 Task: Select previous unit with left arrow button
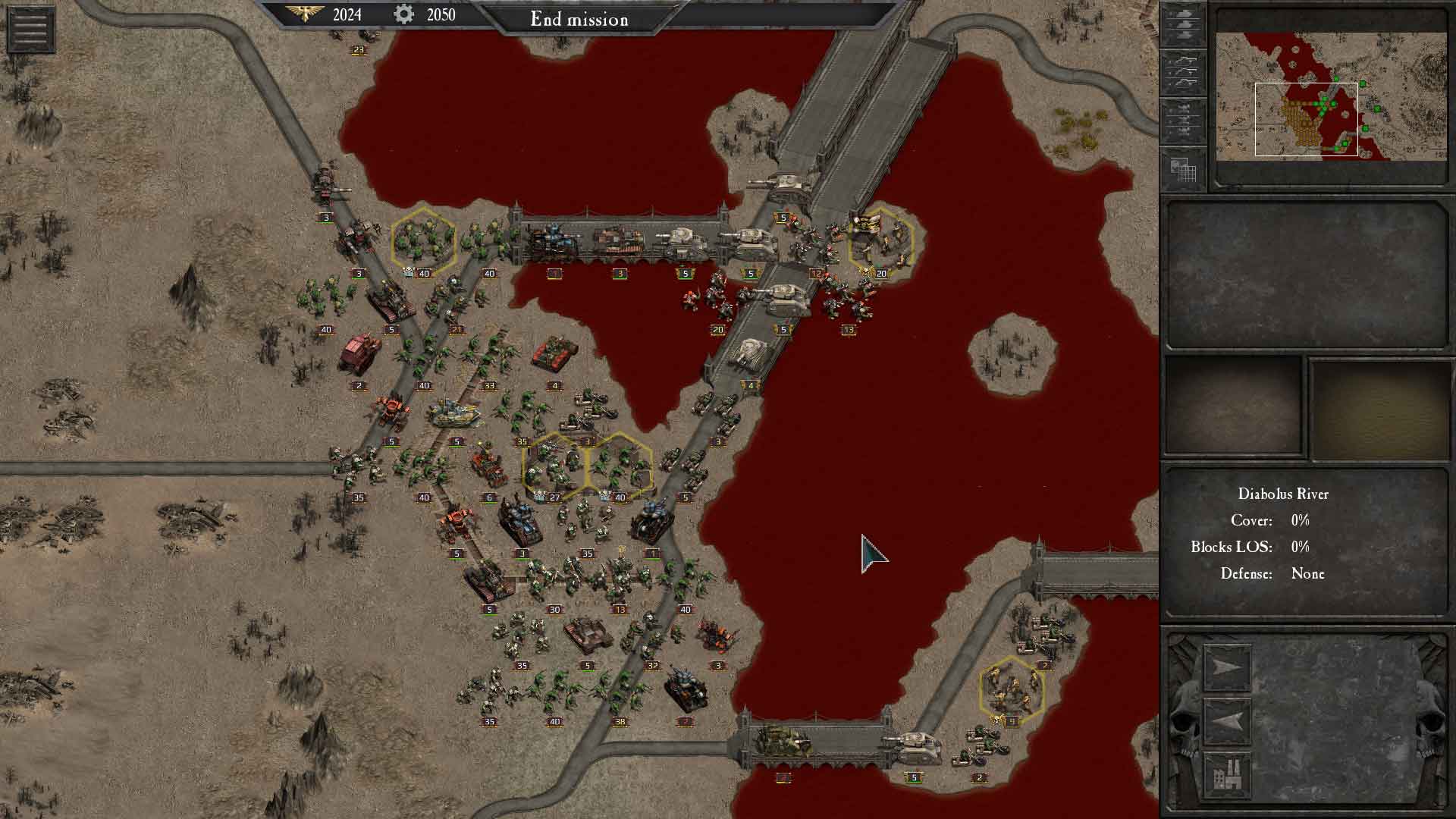point(1227,720)
